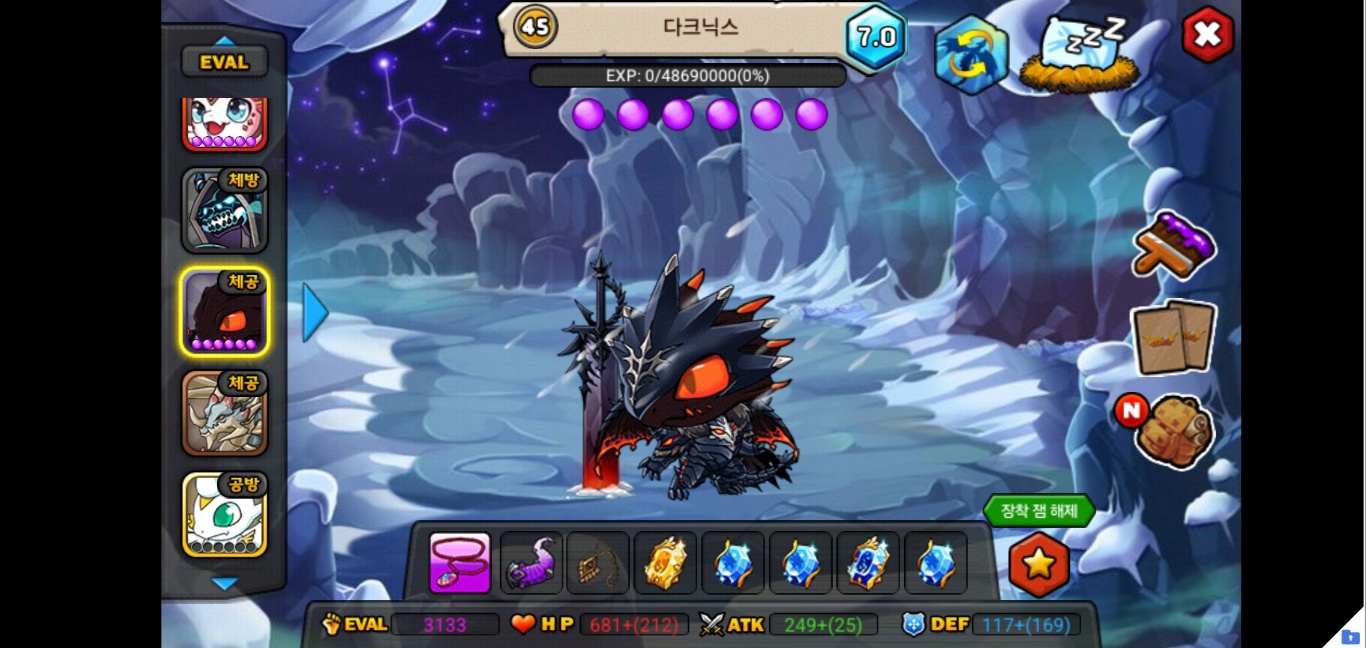This screenshot has width=1366, height=648.
Task: Click the blue arrow beside the dragon list
Action: 315,313
